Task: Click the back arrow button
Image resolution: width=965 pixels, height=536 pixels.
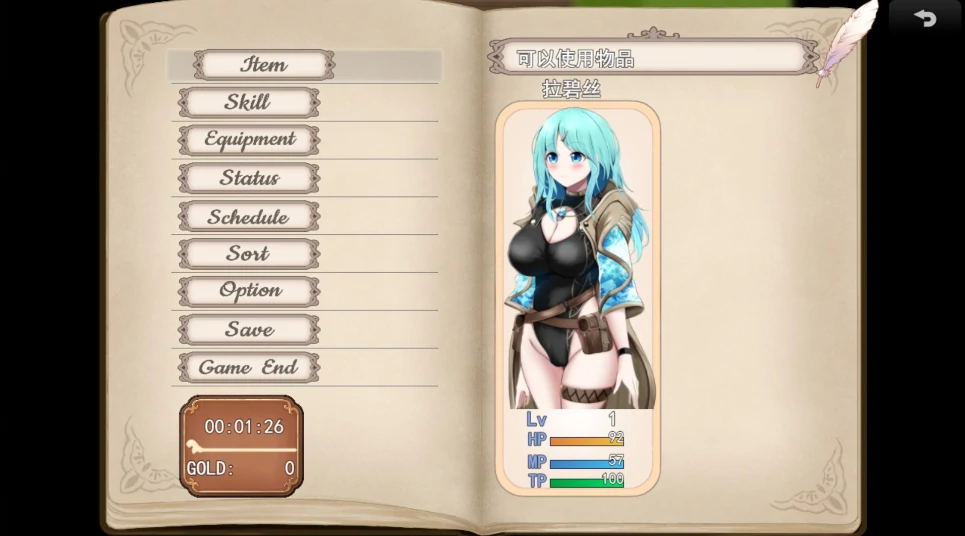Action: 924,19
